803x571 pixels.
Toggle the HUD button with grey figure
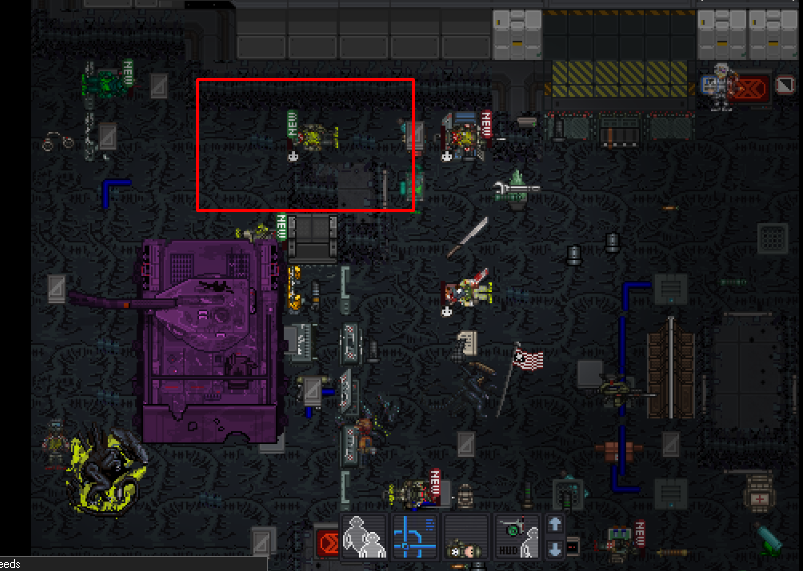[517, 536]
